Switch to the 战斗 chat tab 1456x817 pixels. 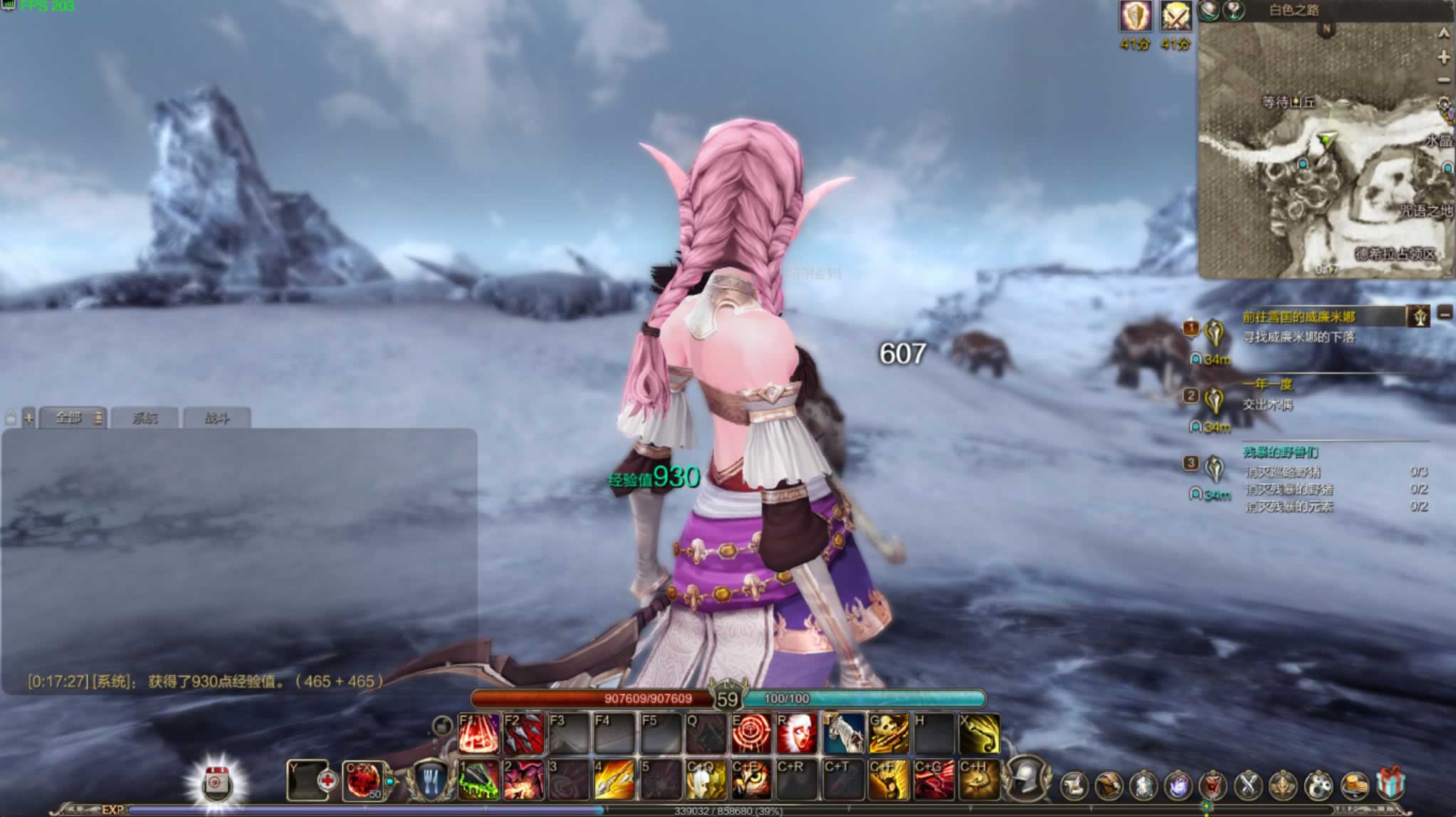216,418
